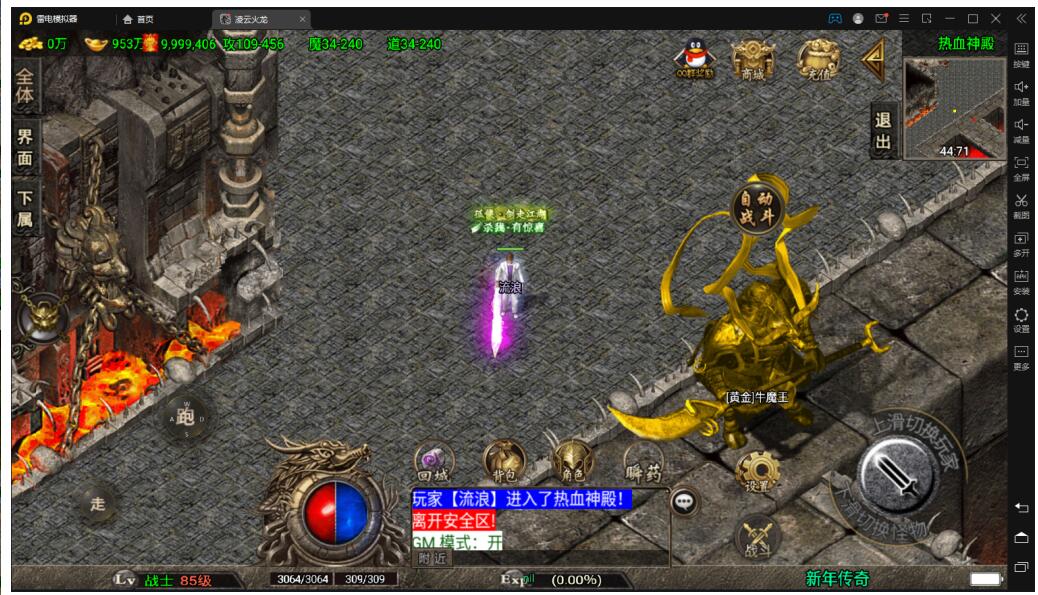This screenshot has width=1038, height=595.
Task: Open the 角色 character sheet
Action: click(573, 462)
